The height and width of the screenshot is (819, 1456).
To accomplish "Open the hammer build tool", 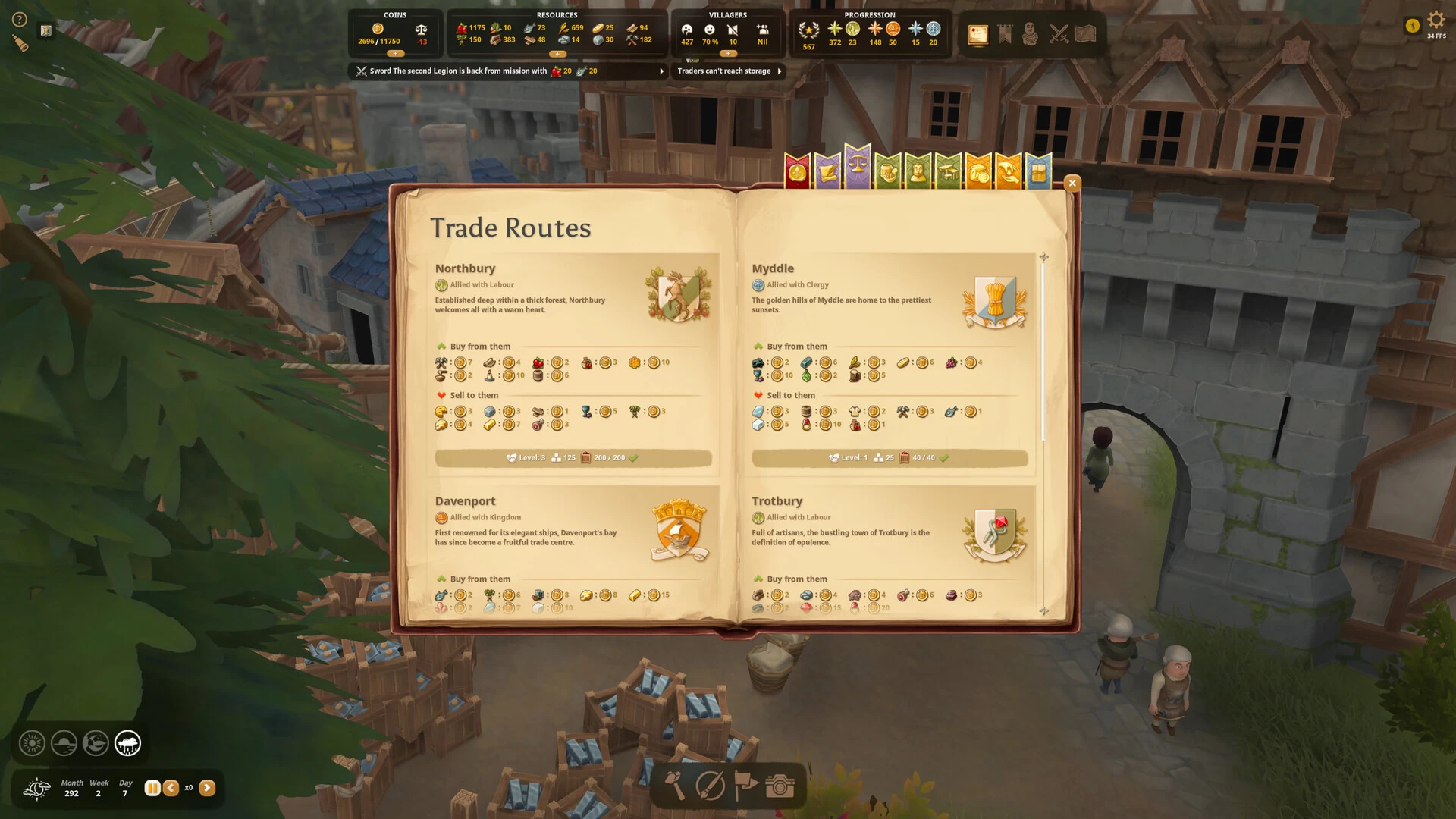I will coord(674,786).
